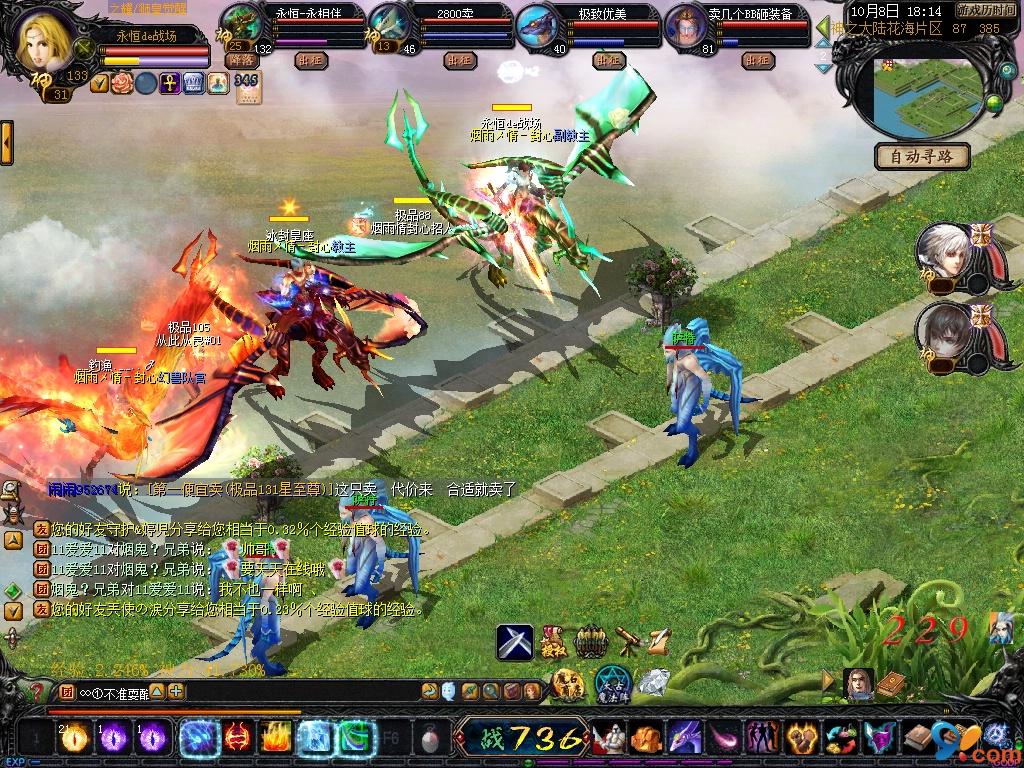
Task: Open the red question mark help button
Action: coord(38,691)
